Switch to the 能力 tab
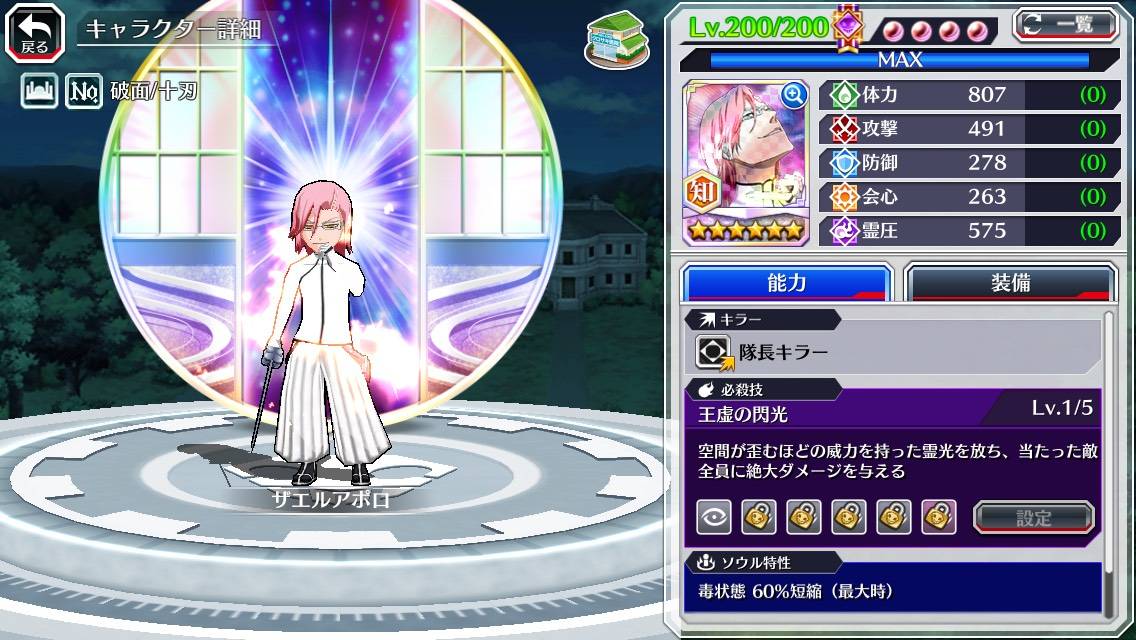 point(786,283)
